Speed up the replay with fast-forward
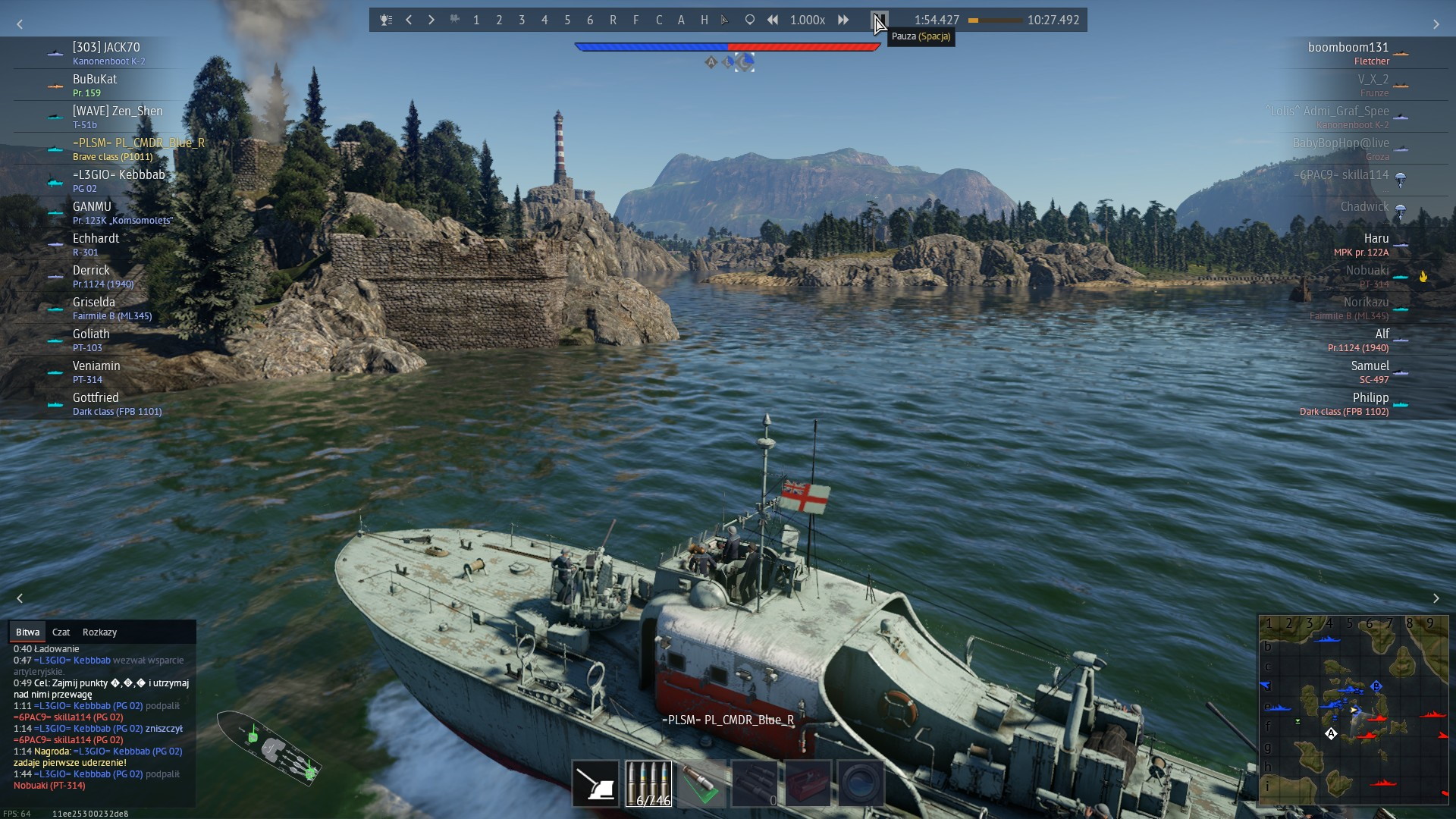Viewport: 1456px width, 819px height. [843, 20]
